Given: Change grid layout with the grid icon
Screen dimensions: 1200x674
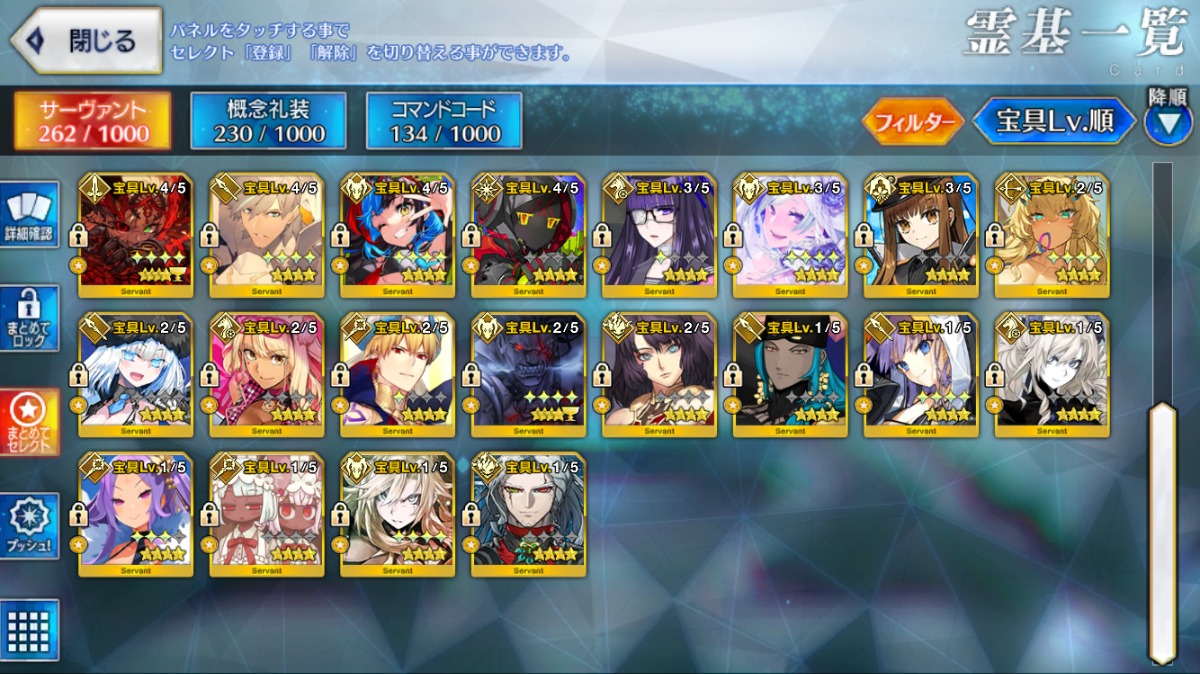Looking at the screenshot, I should click(29, 629).
